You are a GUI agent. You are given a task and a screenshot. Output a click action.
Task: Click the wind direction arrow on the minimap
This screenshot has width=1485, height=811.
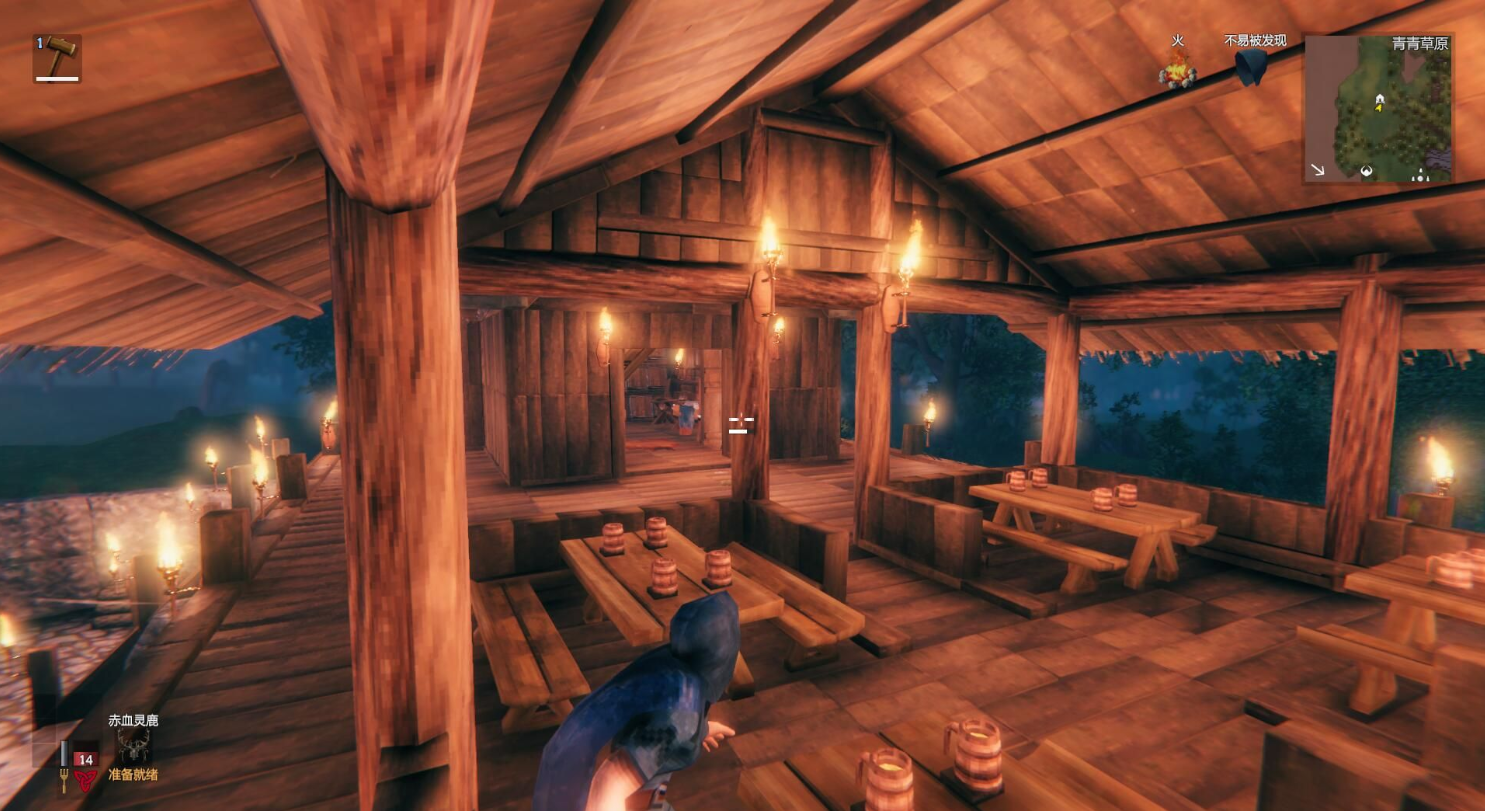[1318, 170]
